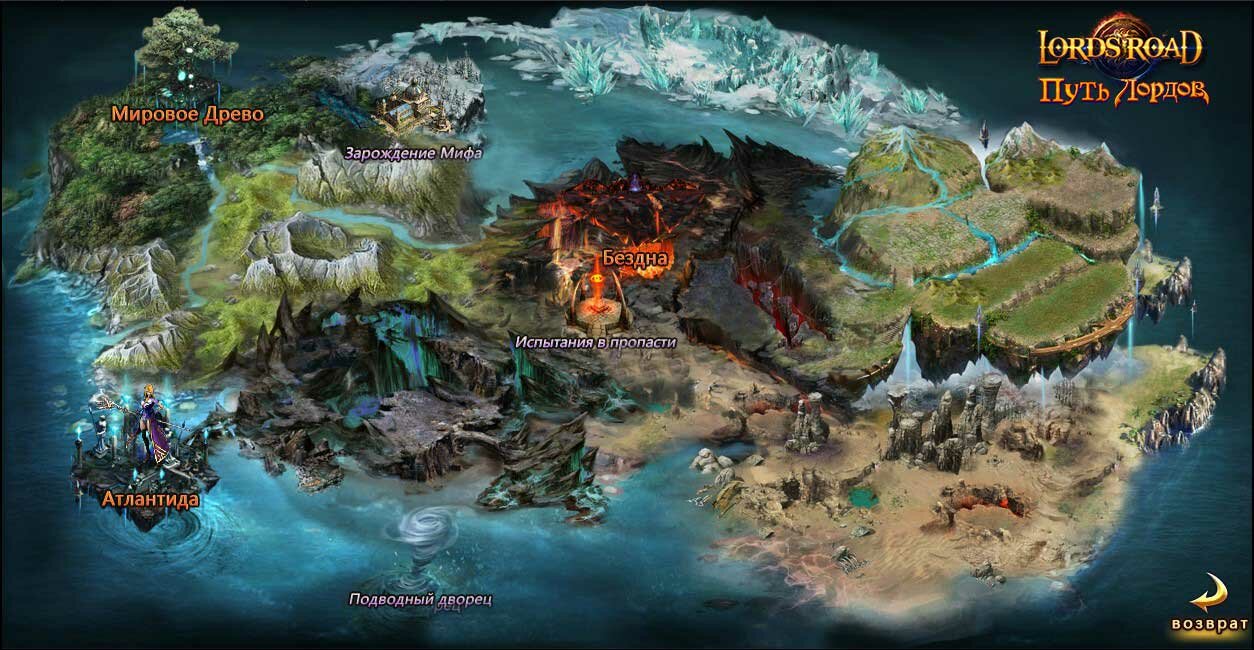Open the Мировое Древо map location

click(187, 114)
